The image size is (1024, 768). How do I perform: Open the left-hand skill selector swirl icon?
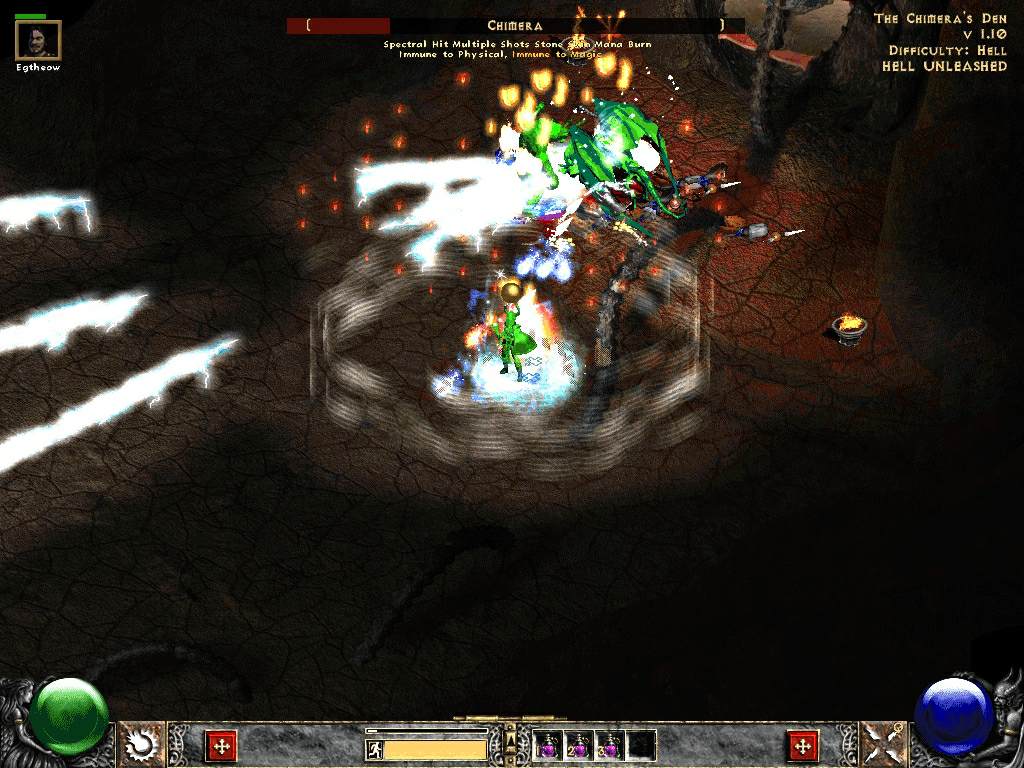coord(141,745)
